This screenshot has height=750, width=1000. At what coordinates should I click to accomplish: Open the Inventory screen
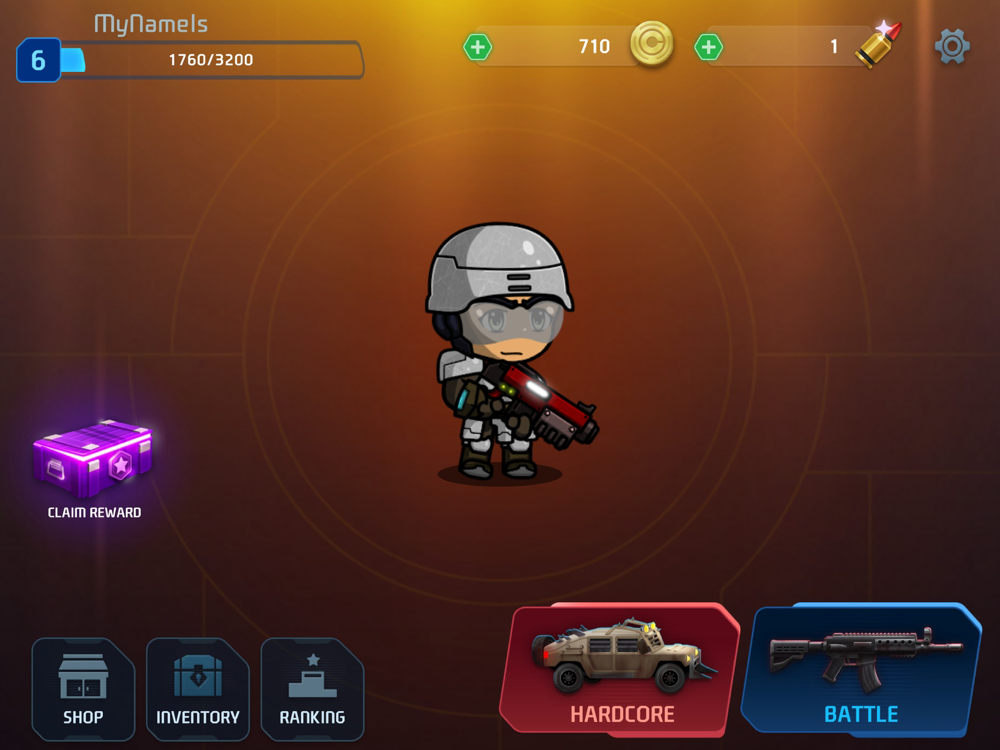click(197, 689)
